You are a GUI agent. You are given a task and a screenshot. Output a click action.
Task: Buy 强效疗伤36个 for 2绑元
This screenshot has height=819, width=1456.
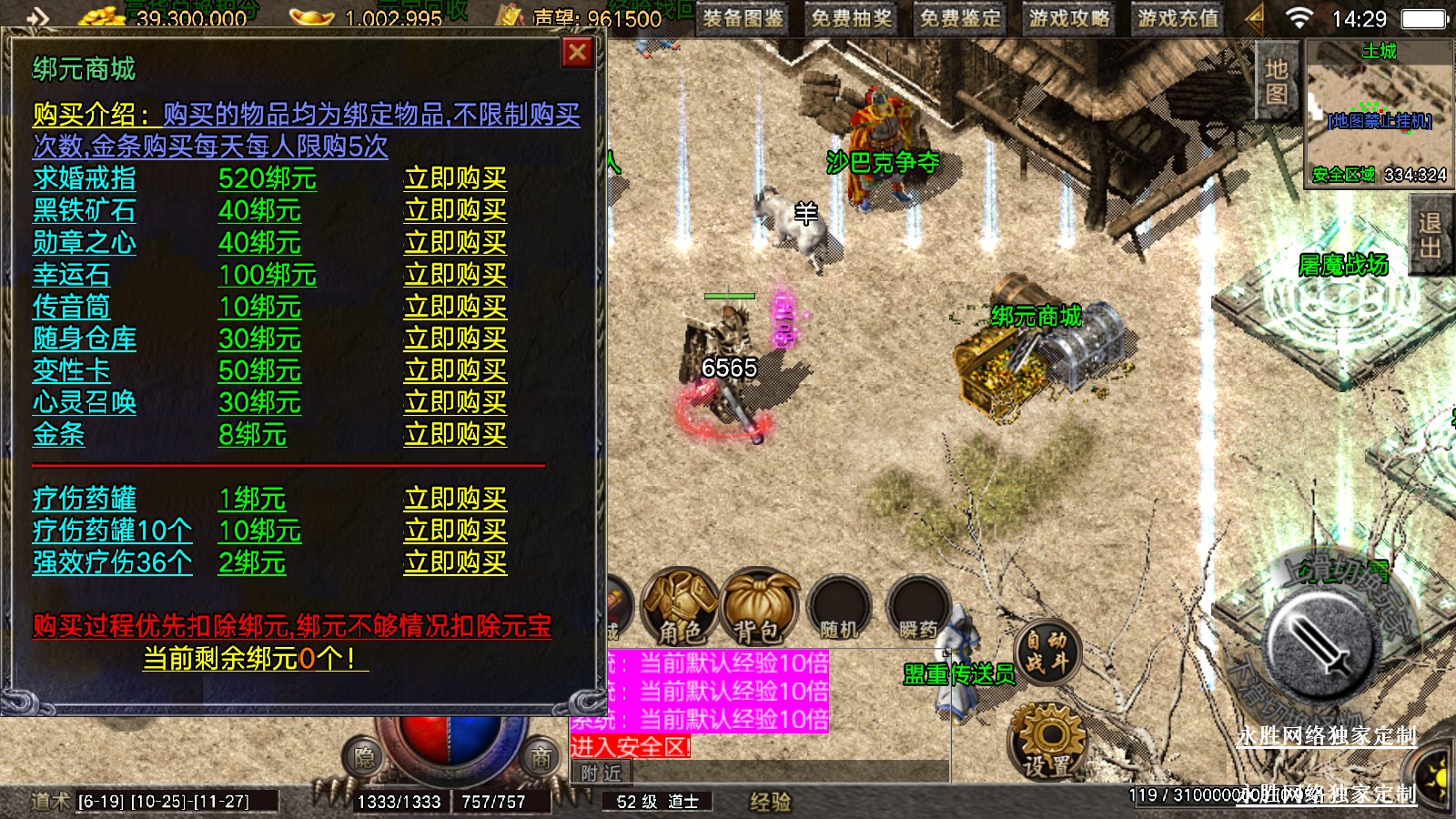tap(455, 562)
